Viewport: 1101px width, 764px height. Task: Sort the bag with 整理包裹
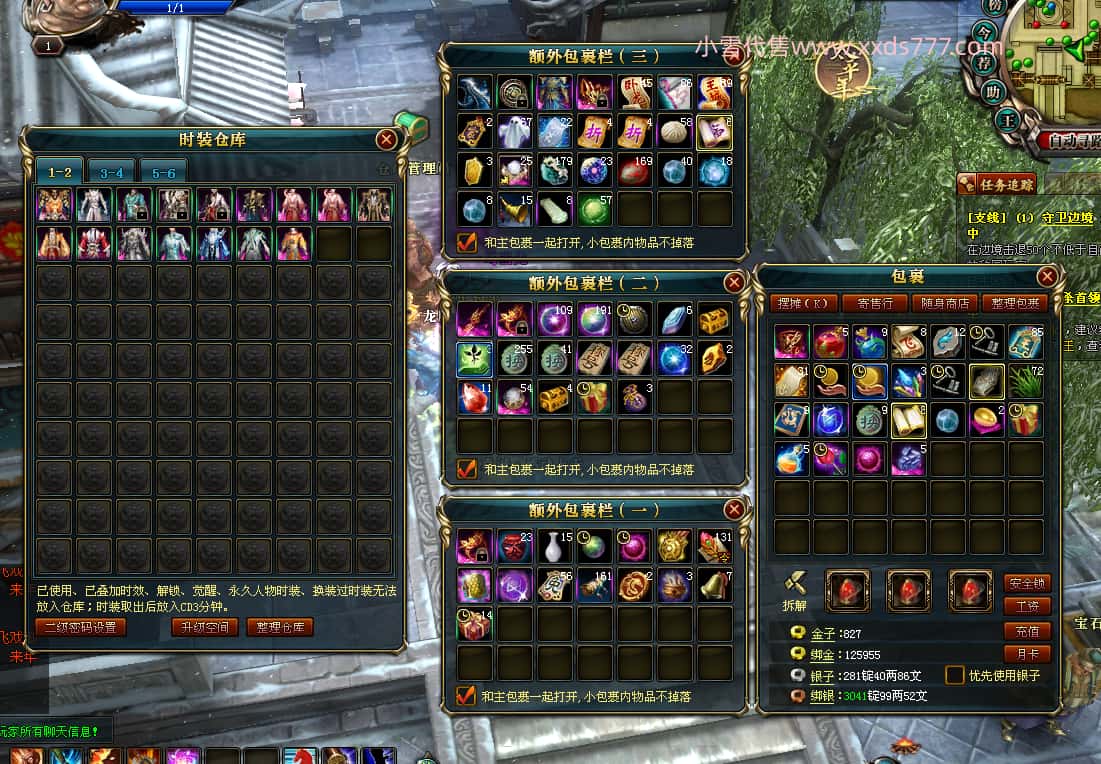(1015, 303)
